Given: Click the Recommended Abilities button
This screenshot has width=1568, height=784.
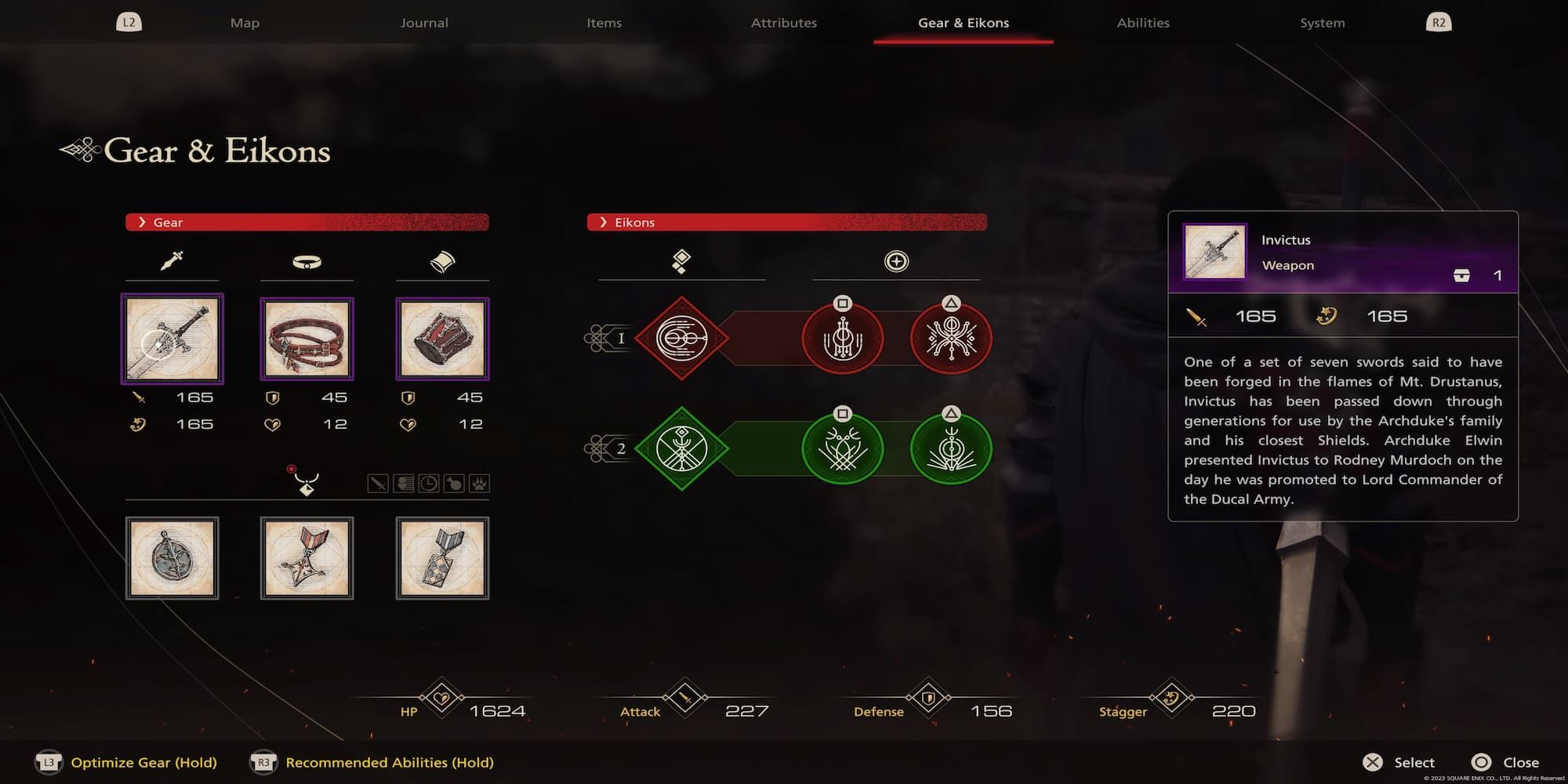Looking at the screenshot, I should tap(389, 761).
